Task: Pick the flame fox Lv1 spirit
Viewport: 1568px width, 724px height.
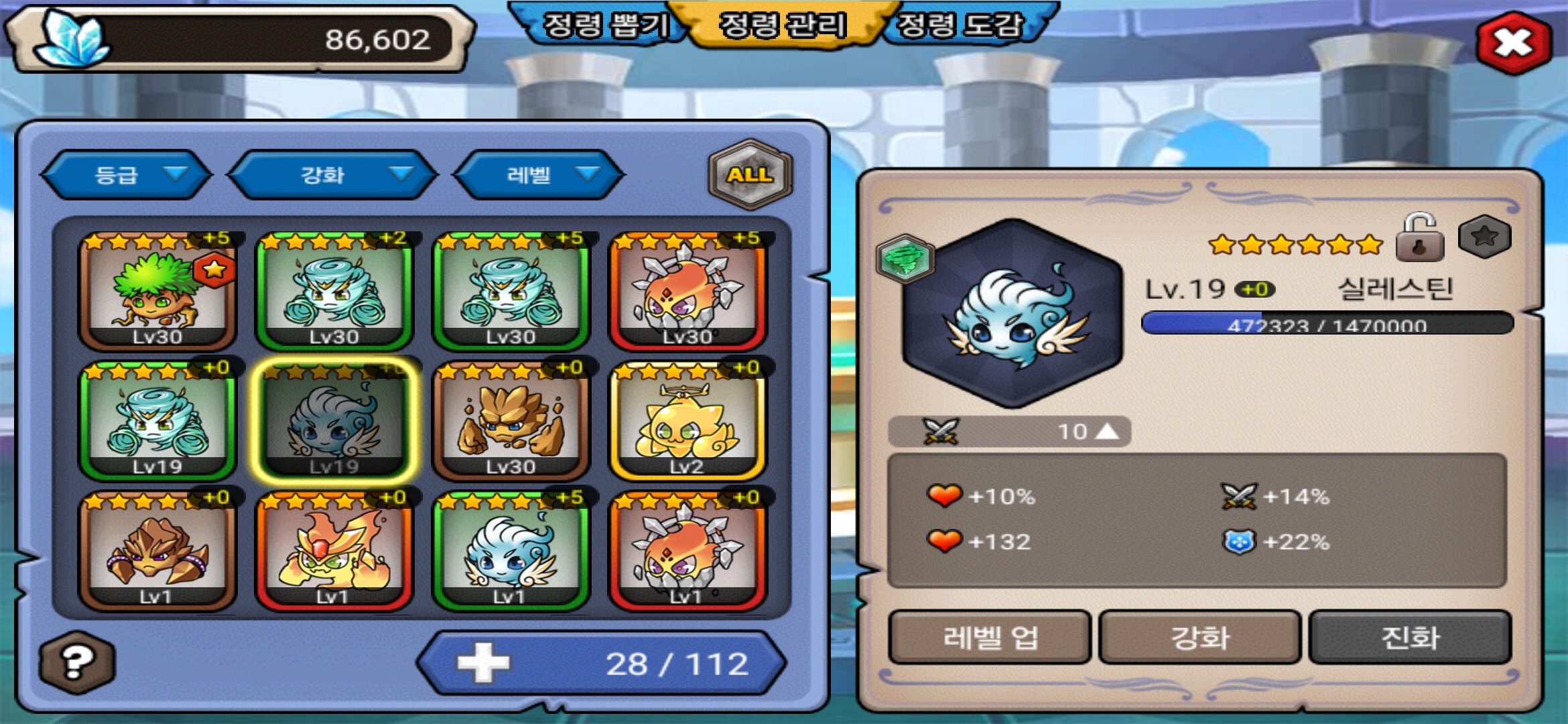Action: pos(334,551)
